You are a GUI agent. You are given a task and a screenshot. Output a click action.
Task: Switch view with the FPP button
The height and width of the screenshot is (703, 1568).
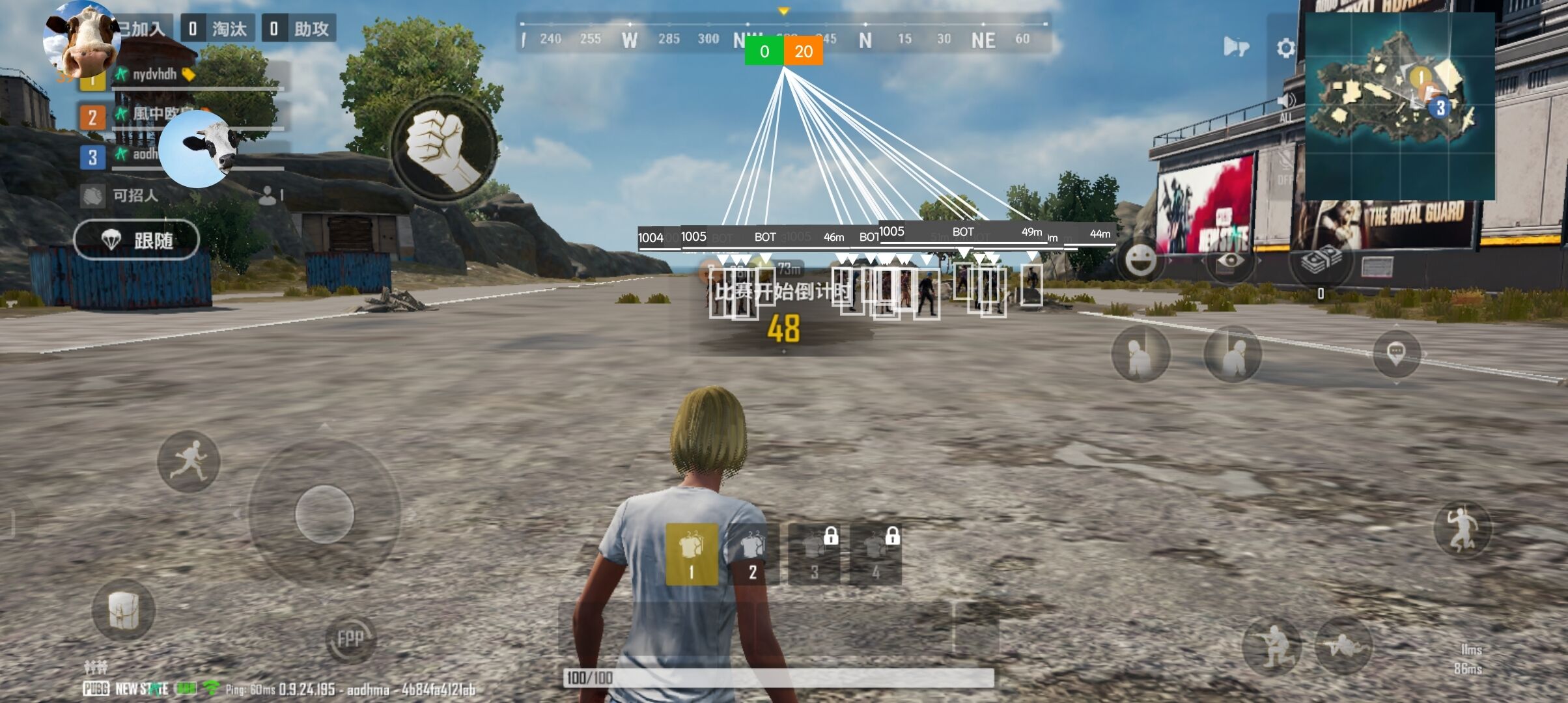(350, 638)
